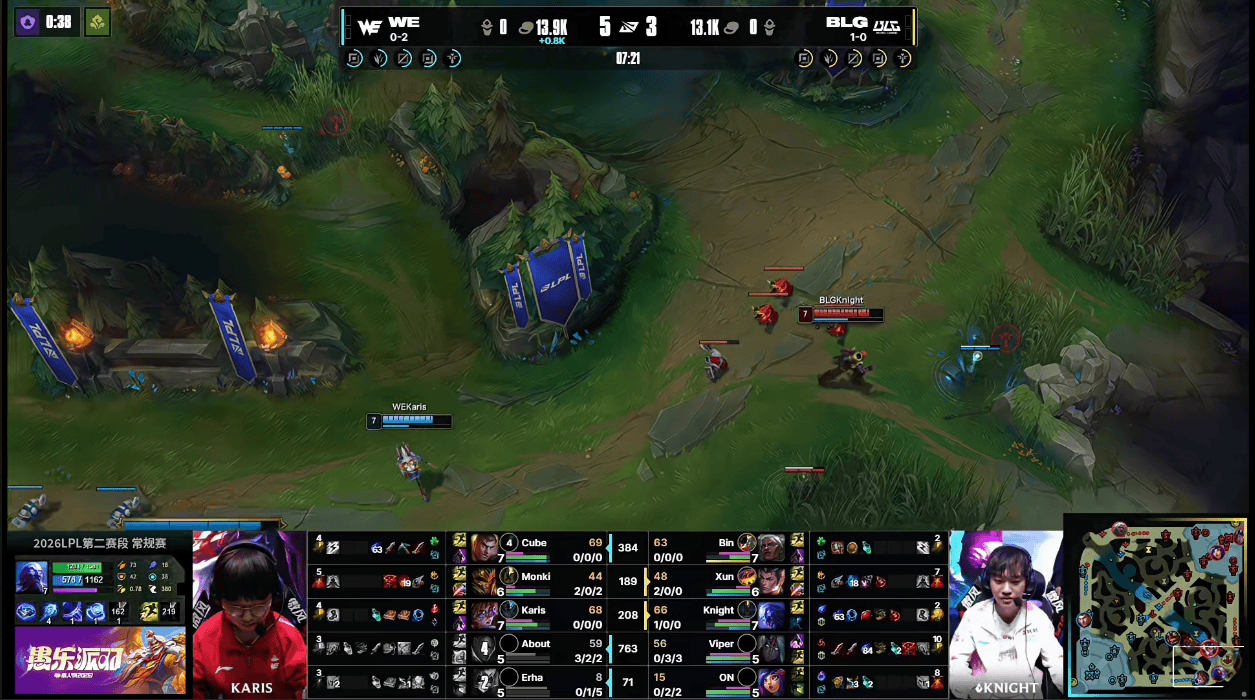Select Monki's champion portrait on the scoreboard
Image resolution: width=1255 pixels, height=700 pixels.
click(484, 580)
